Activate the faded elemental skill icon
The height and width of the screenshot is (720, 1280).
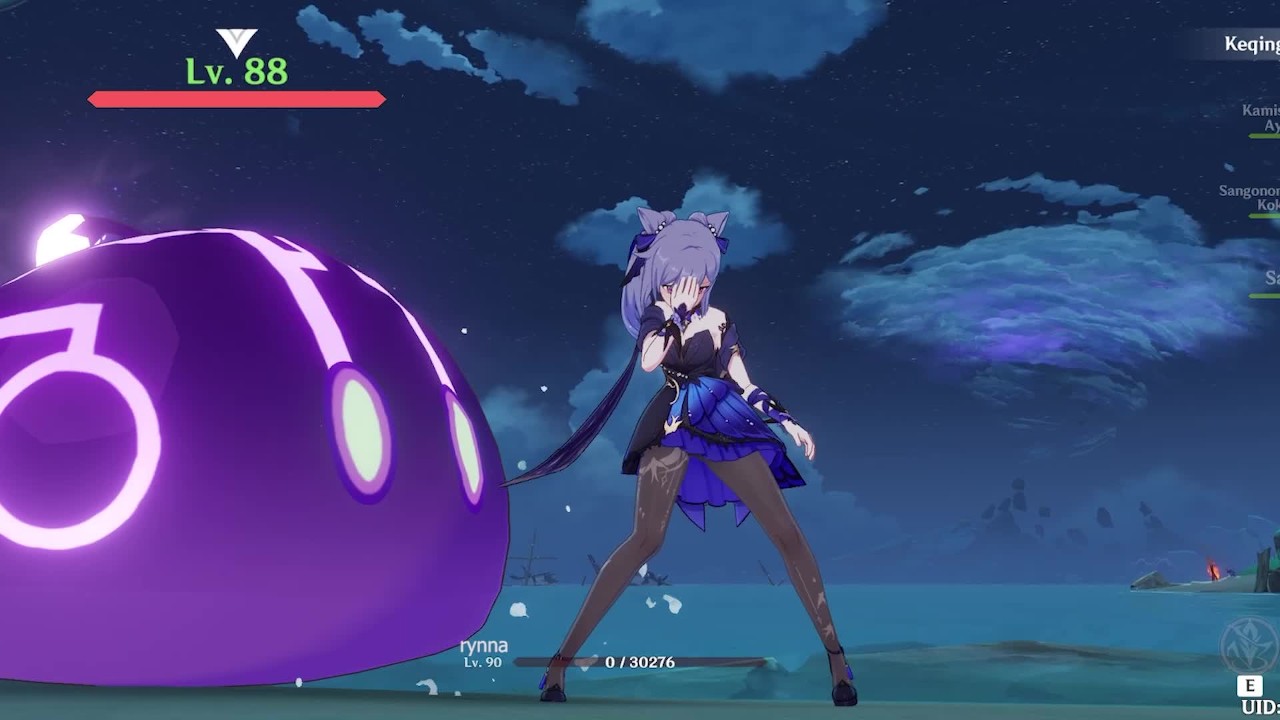pos(1250,646)
